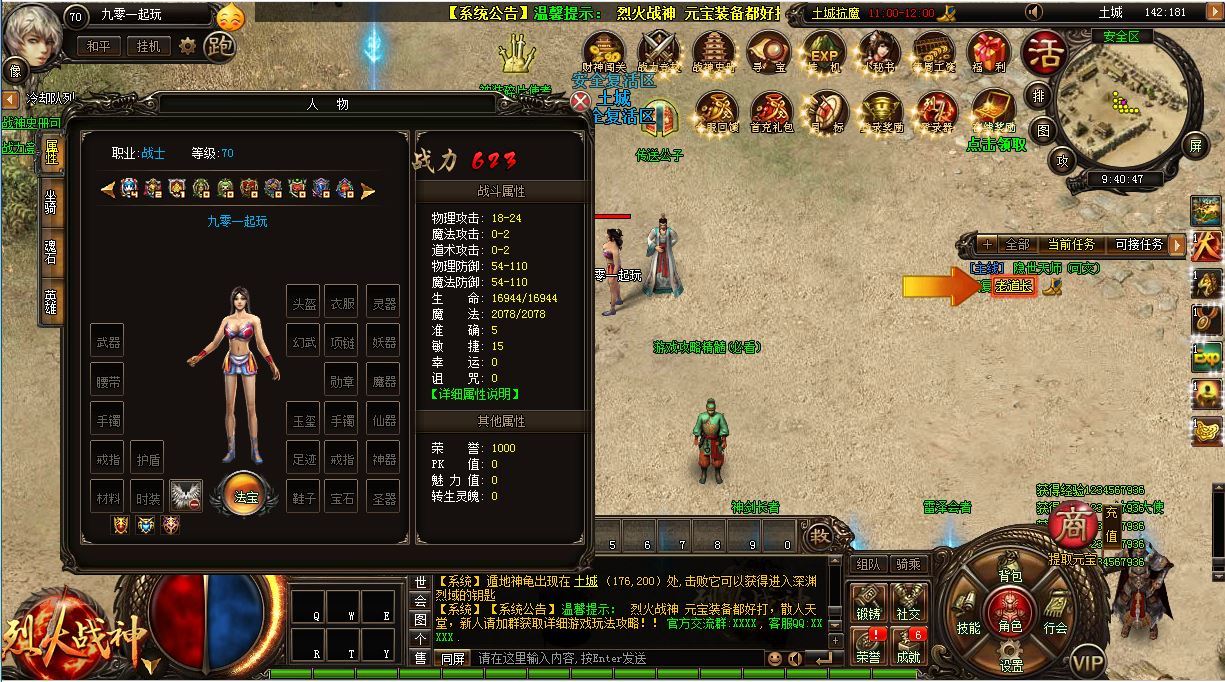Open the 魂石 soul stone tab
Viewport: 1225px width, 682px height.
tap(50, 250)
